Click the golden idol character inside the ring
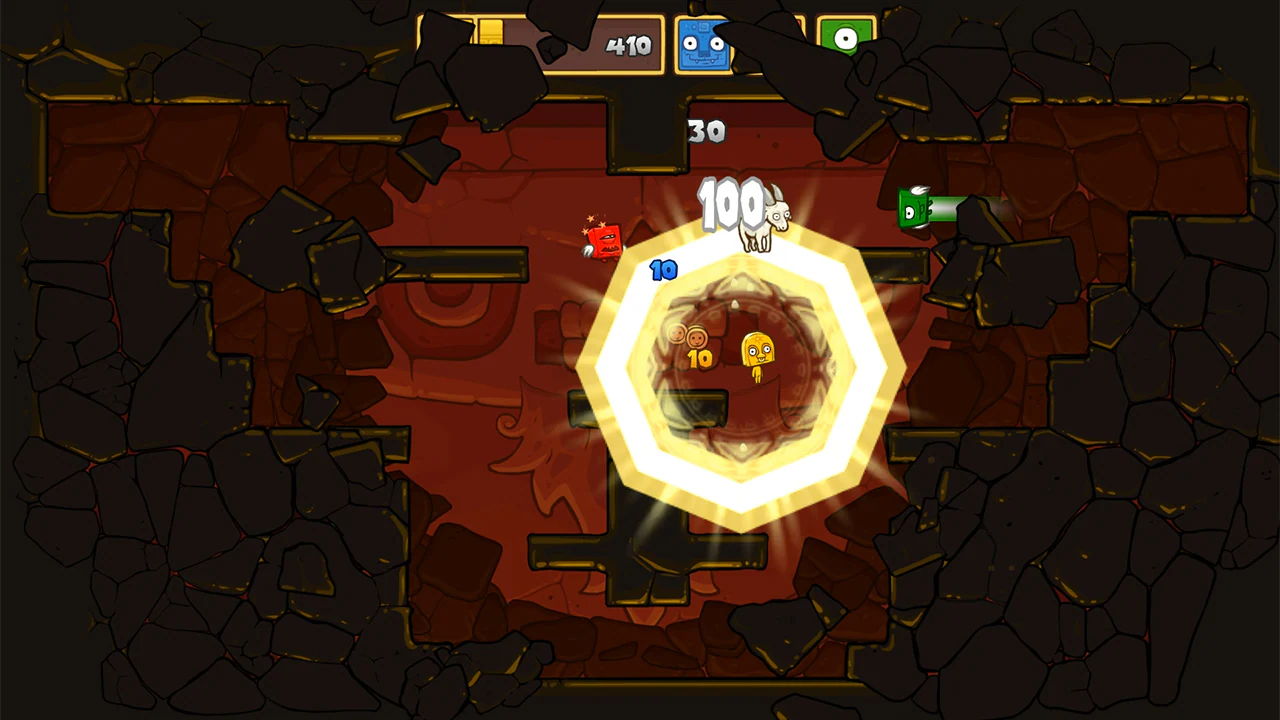The image size is (1280, 720). (757, 350)
